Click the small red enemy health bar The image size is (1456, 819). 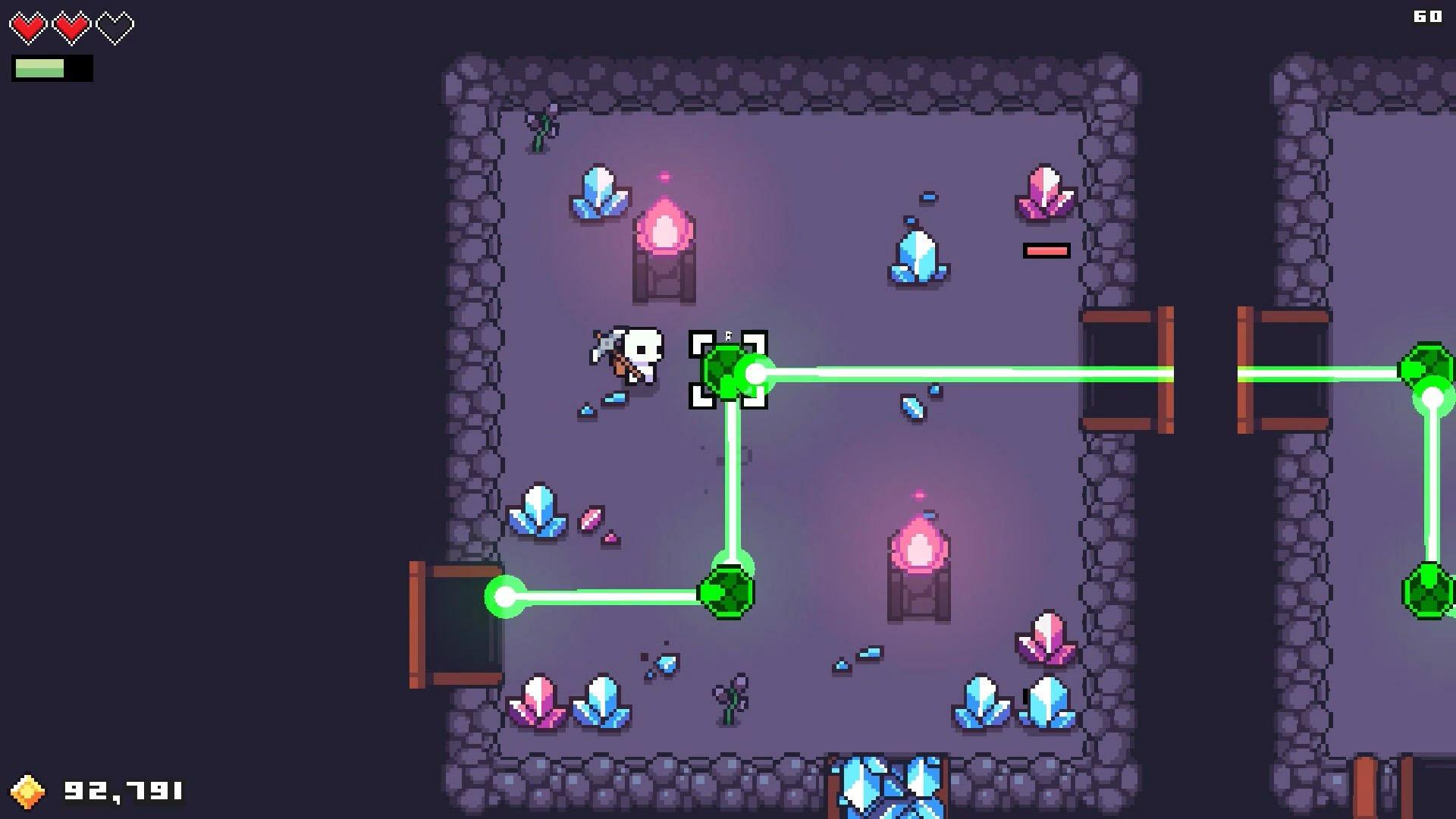point(1046,249)
